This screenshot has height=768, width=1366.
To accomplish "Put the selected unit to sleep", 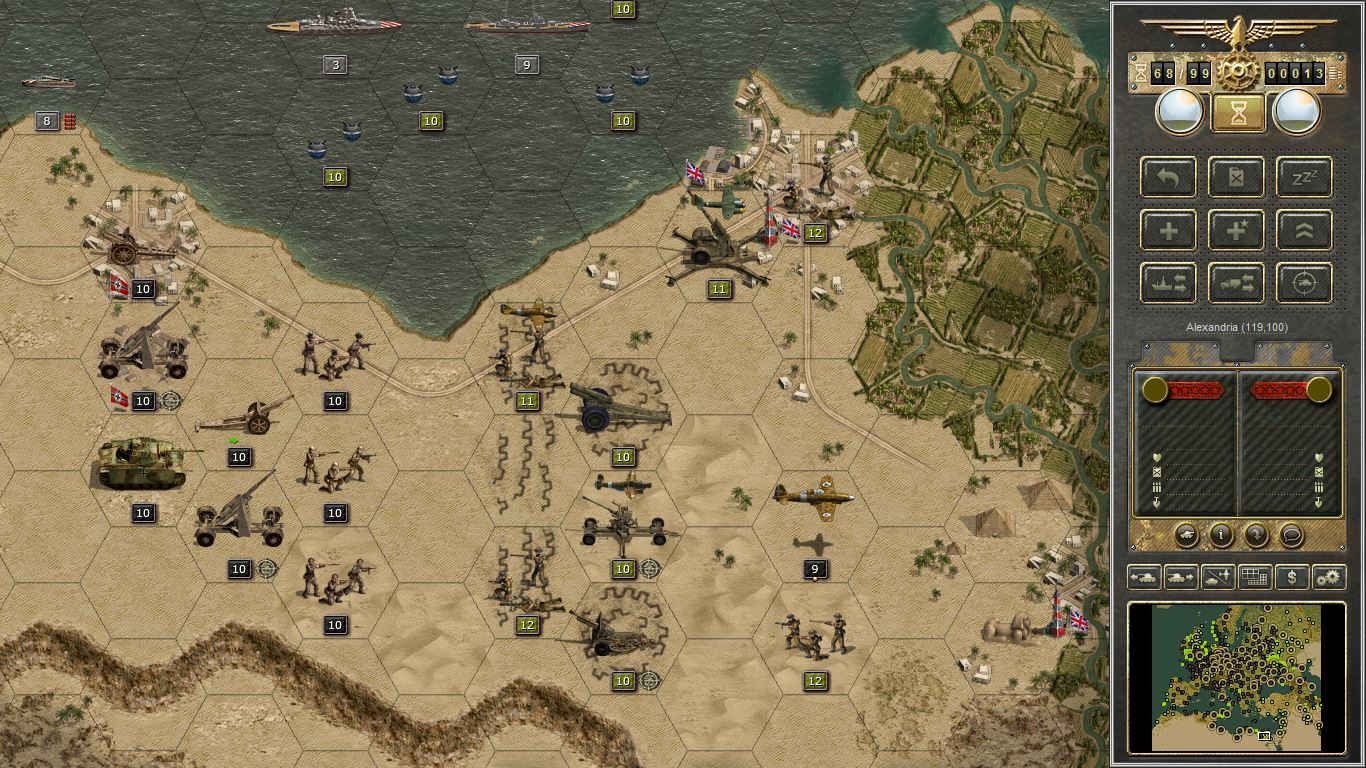I will (x=1304, y=177).
